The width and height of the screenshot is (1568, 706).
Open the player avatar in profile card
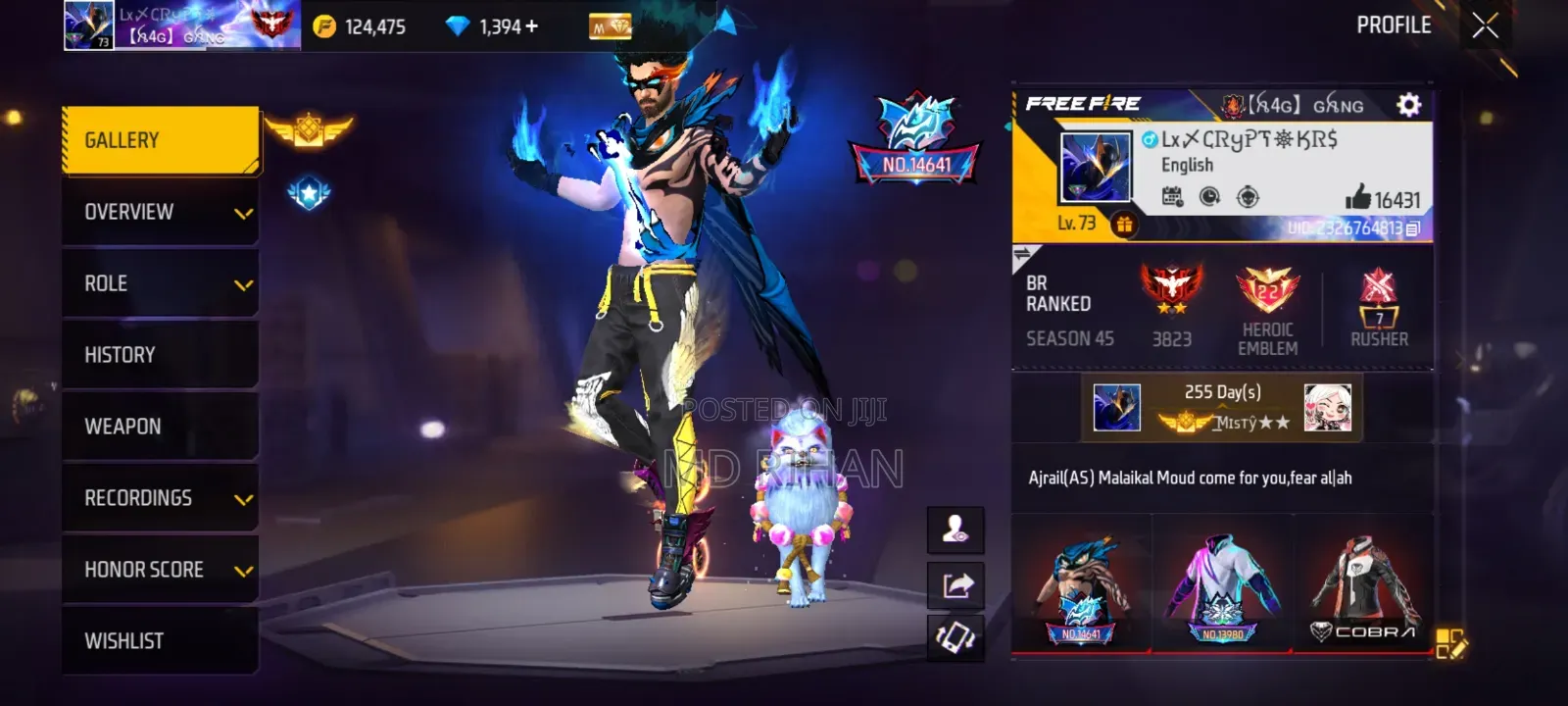pos(1096,168)
